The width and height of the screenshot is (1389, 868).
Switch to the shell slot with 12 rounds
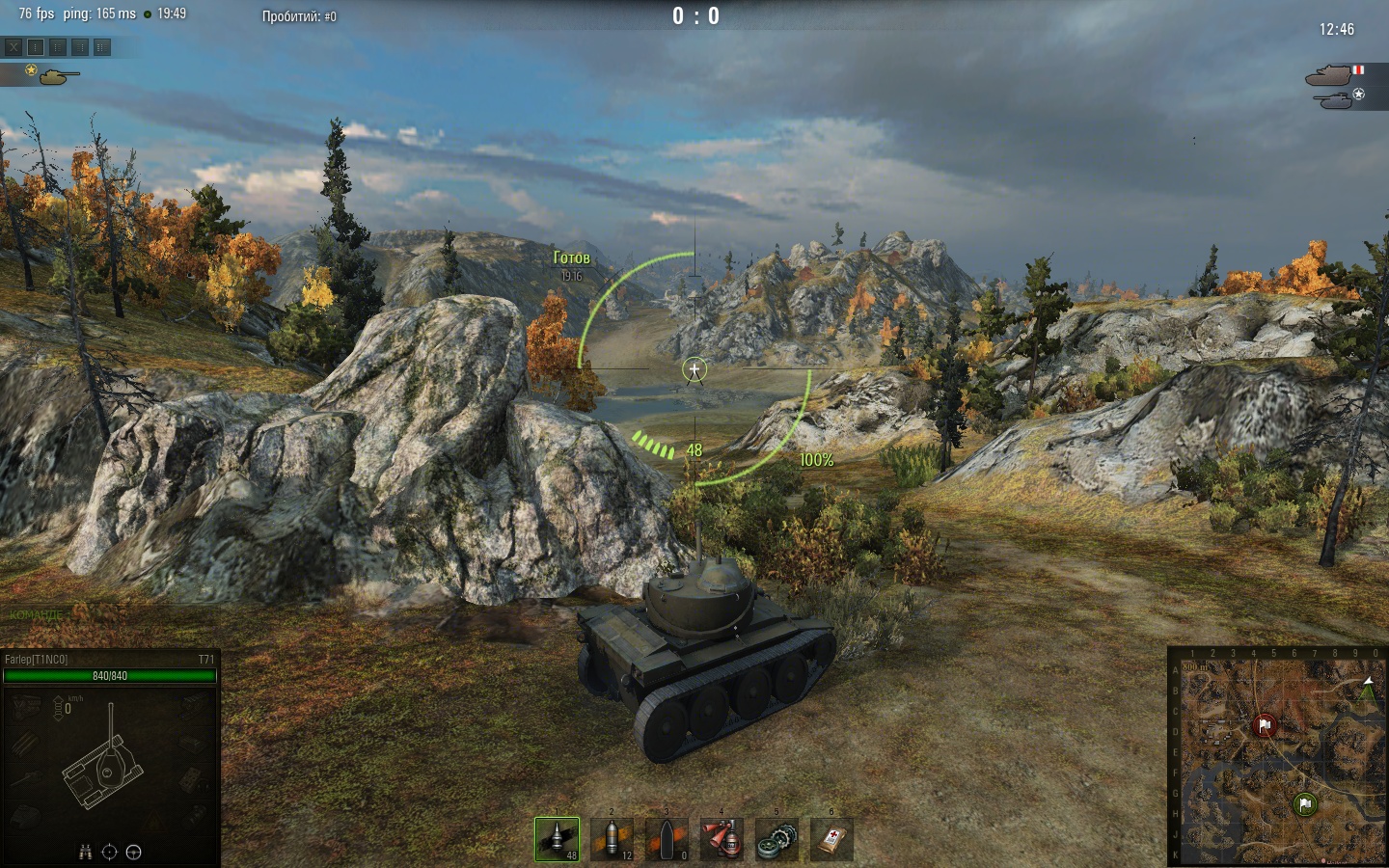(612, 839)
